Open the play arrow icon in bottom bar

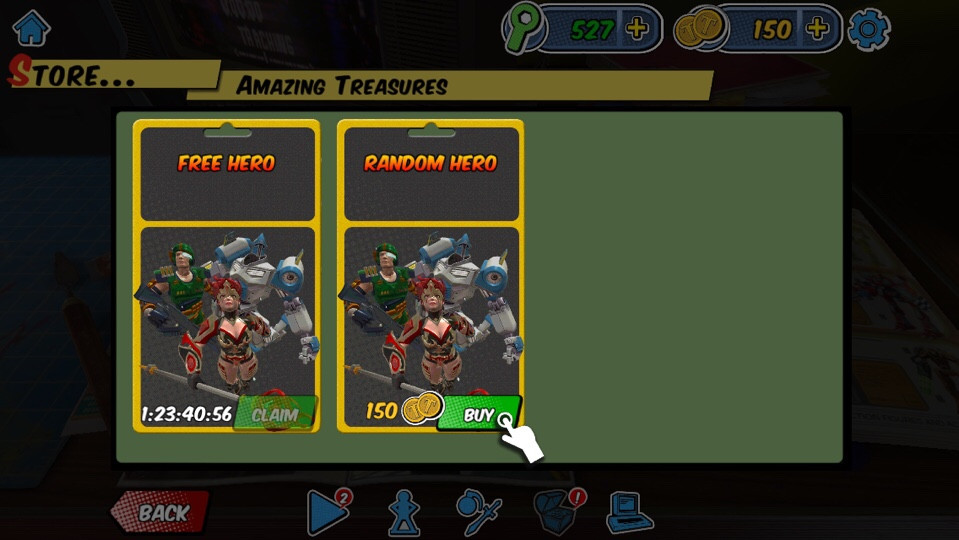327,513
